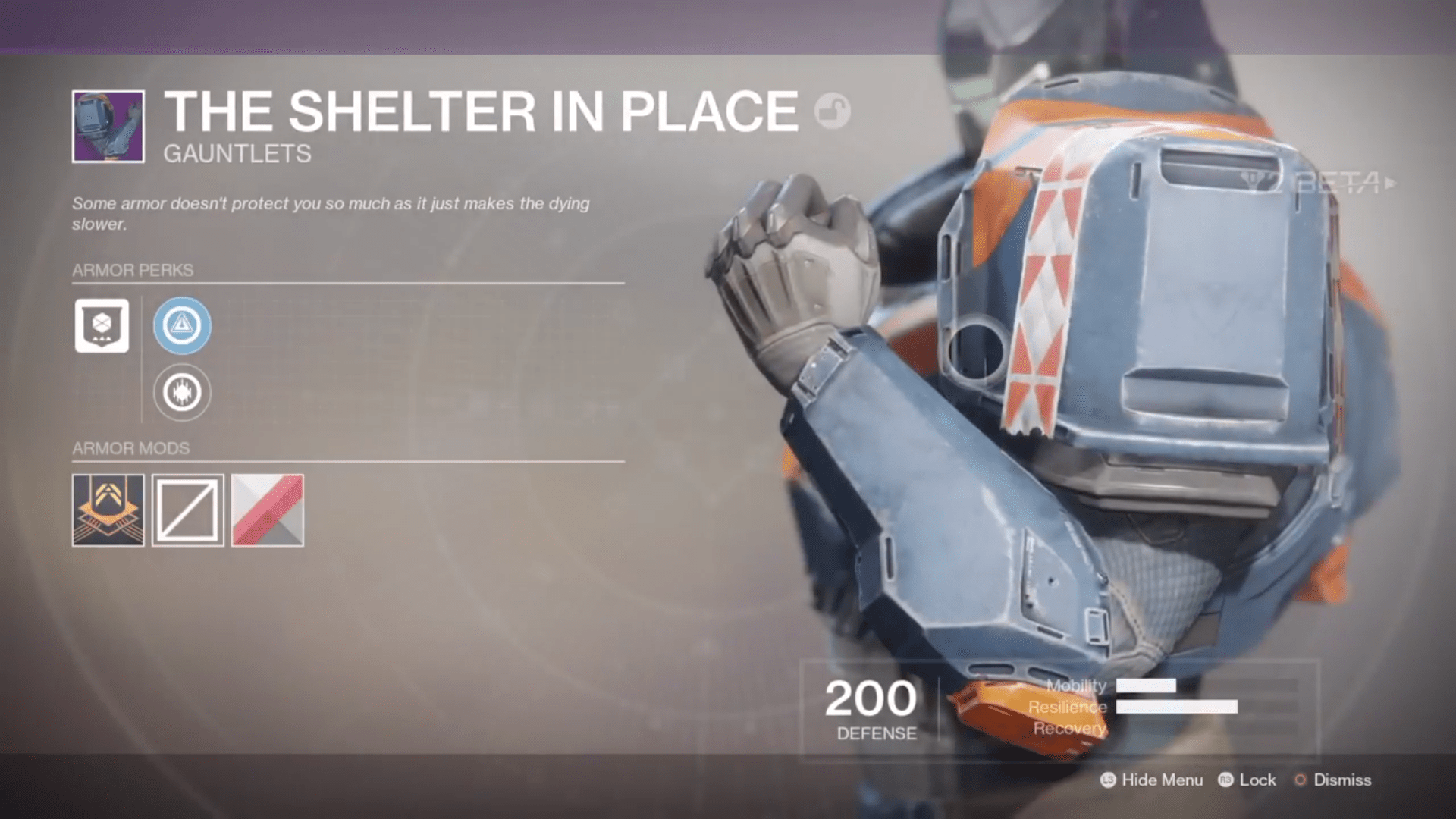Expand the Armor Perks section

(132, 269)
